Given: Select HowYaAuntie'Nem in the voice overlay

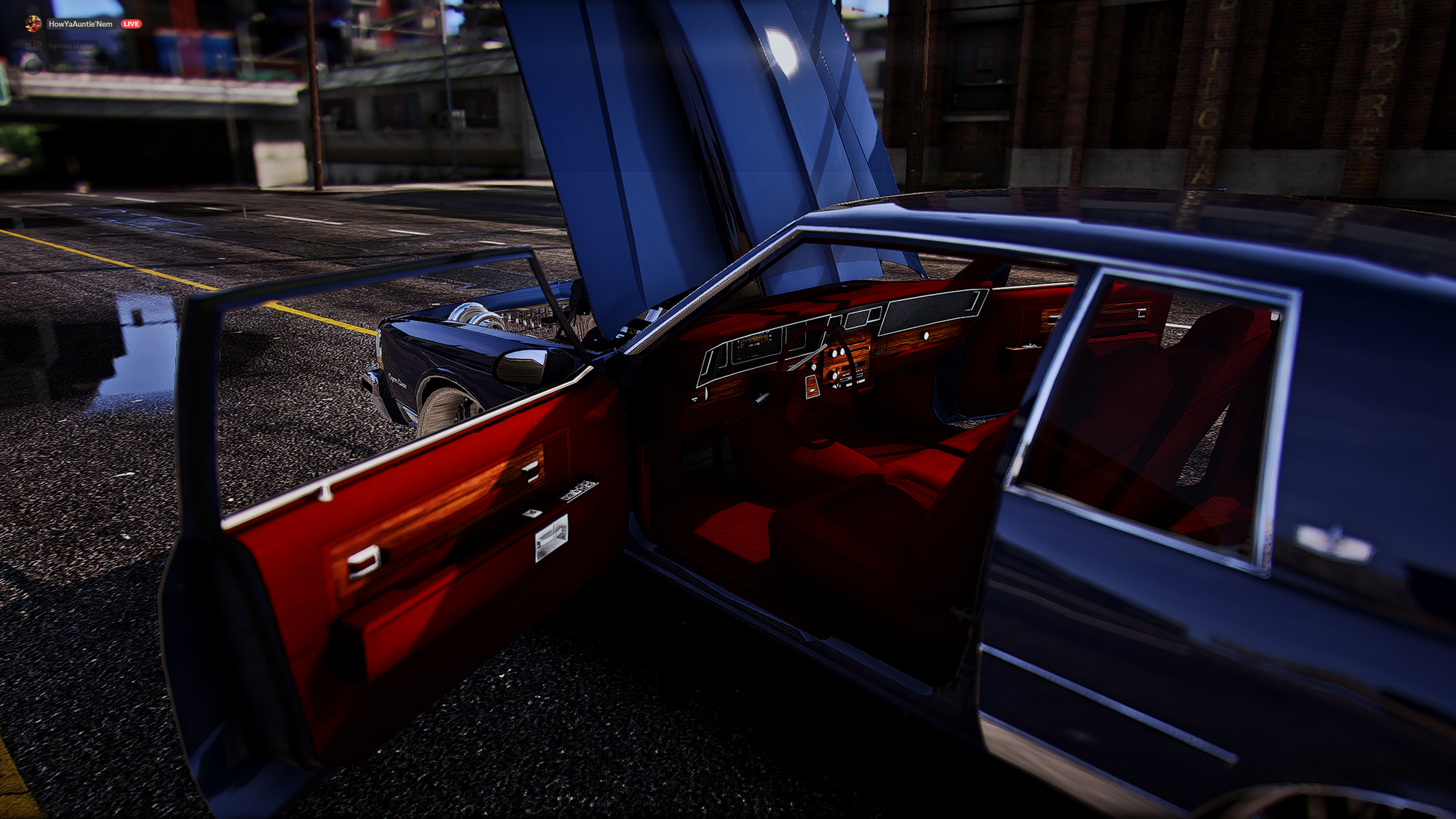Looking at the screenshot, I should (x=79, y=24).
